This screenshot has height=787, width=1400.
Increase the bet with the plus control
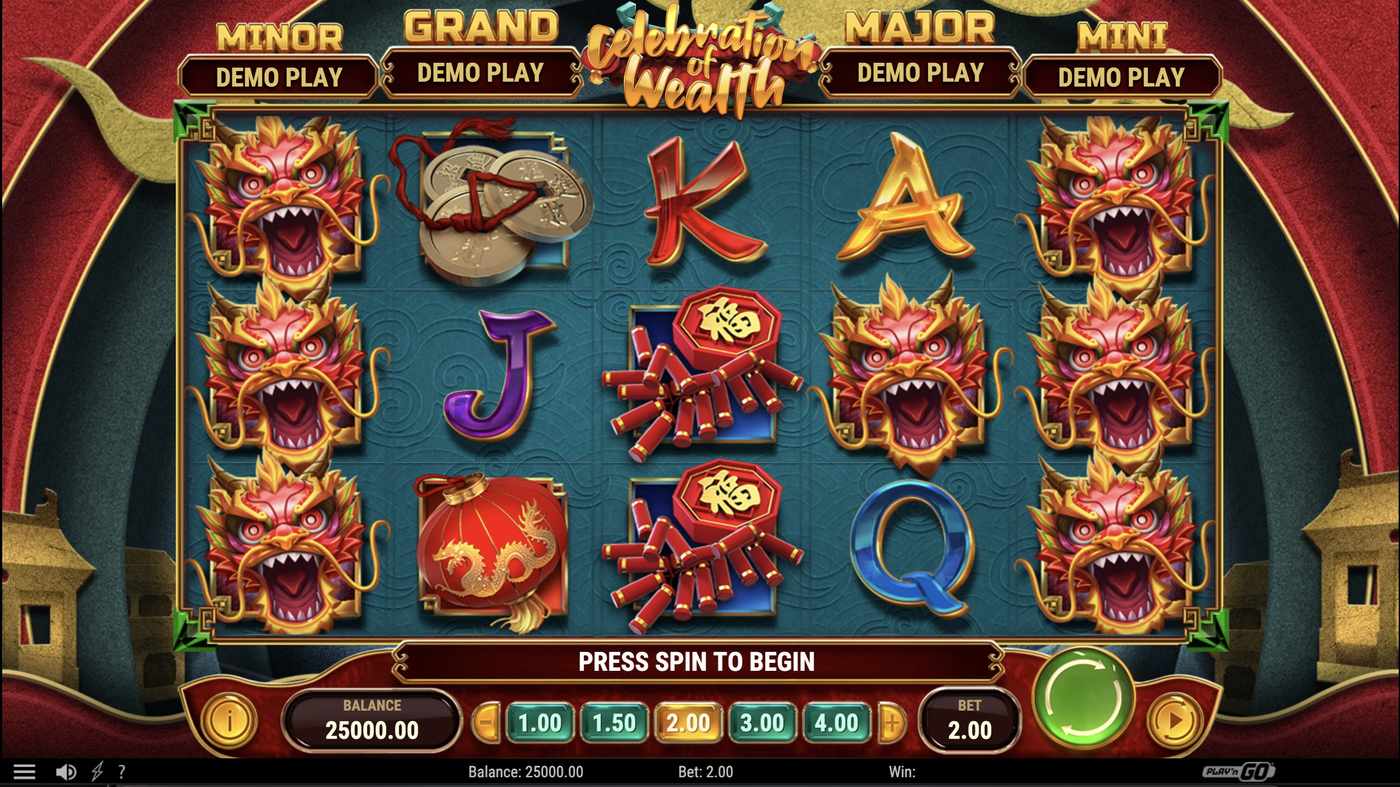pos(889,720)
